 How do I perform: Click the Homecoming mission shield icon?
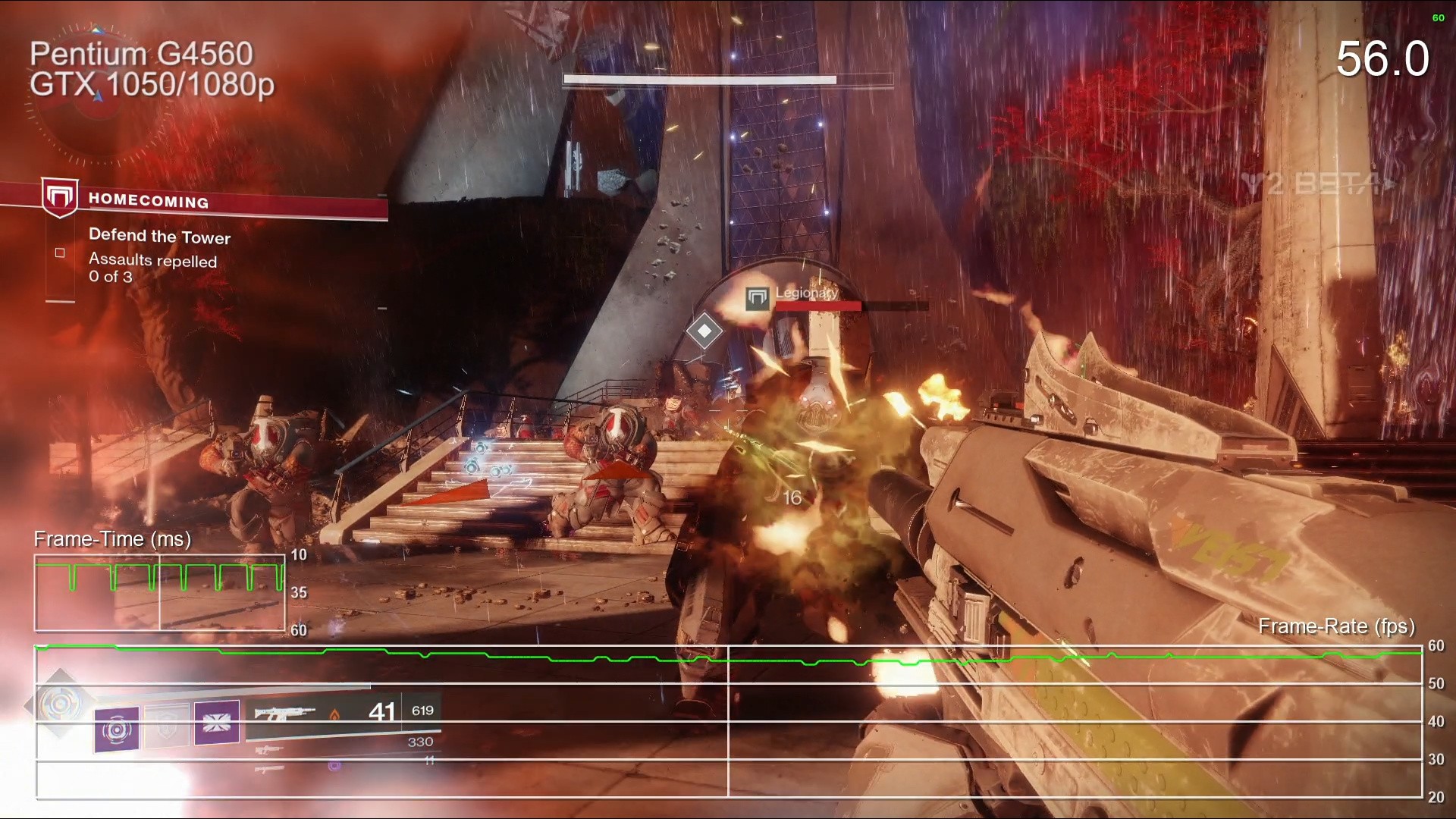pos(60,198)
